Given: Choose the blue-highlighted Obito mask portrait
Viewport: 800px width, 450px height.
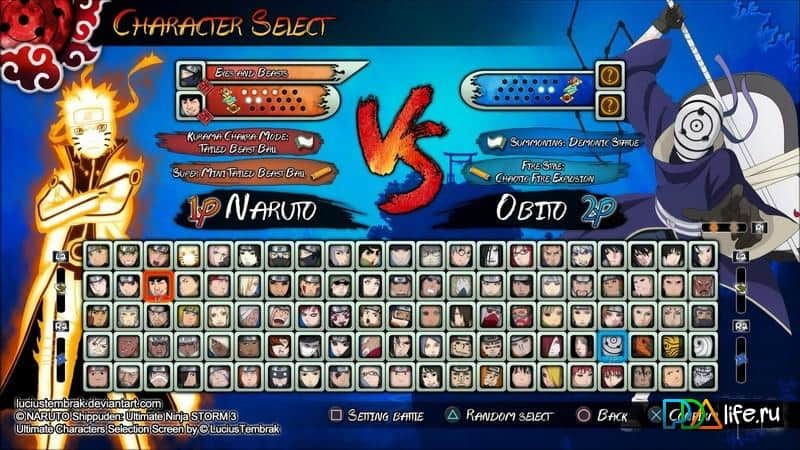Looking at the screenshot, I should 612,346.
